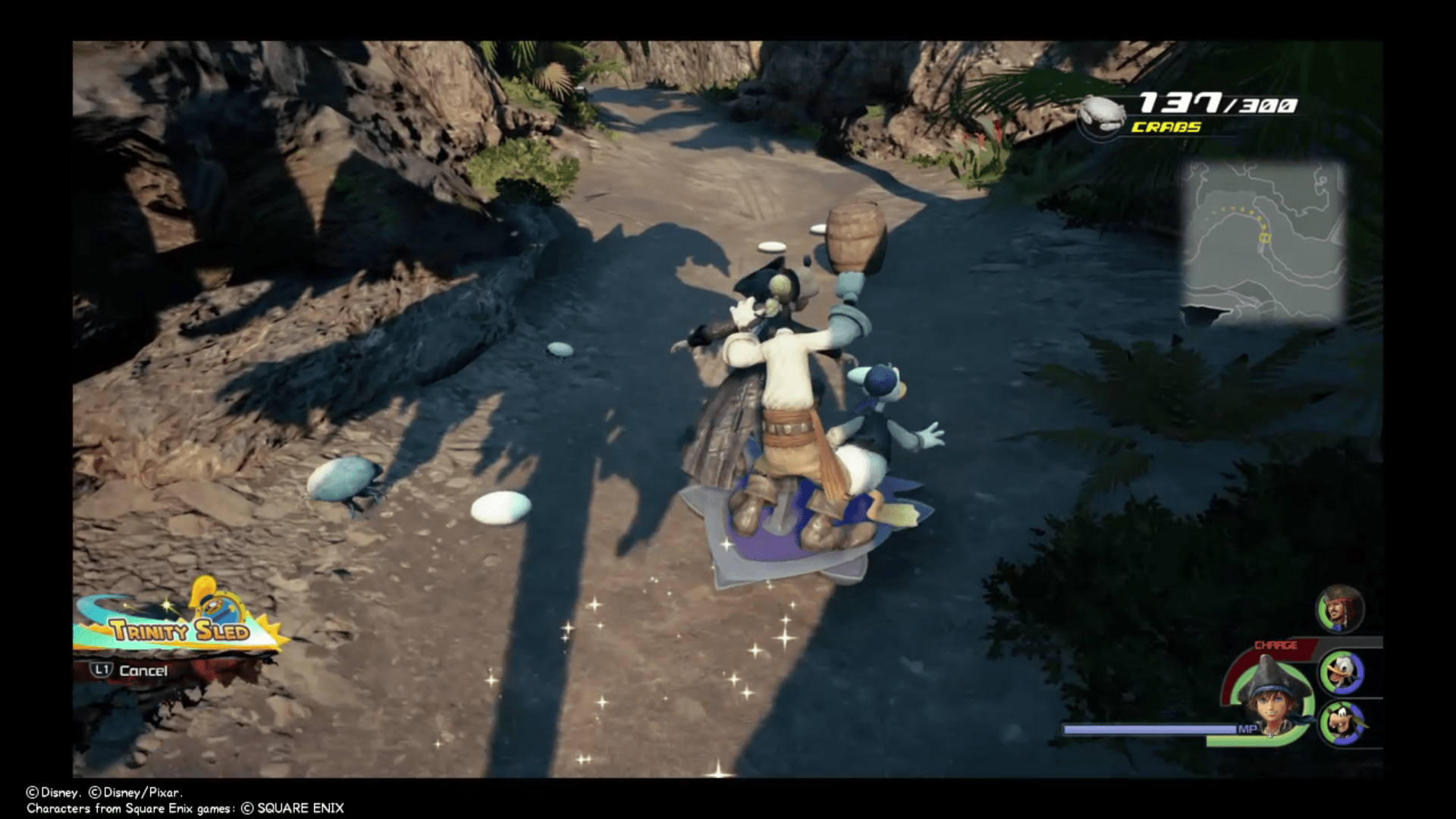The height and width of the screenshot is (819, 1456).
Task: Click the player marker on the minimap
Action: (x=1265, y=237)
